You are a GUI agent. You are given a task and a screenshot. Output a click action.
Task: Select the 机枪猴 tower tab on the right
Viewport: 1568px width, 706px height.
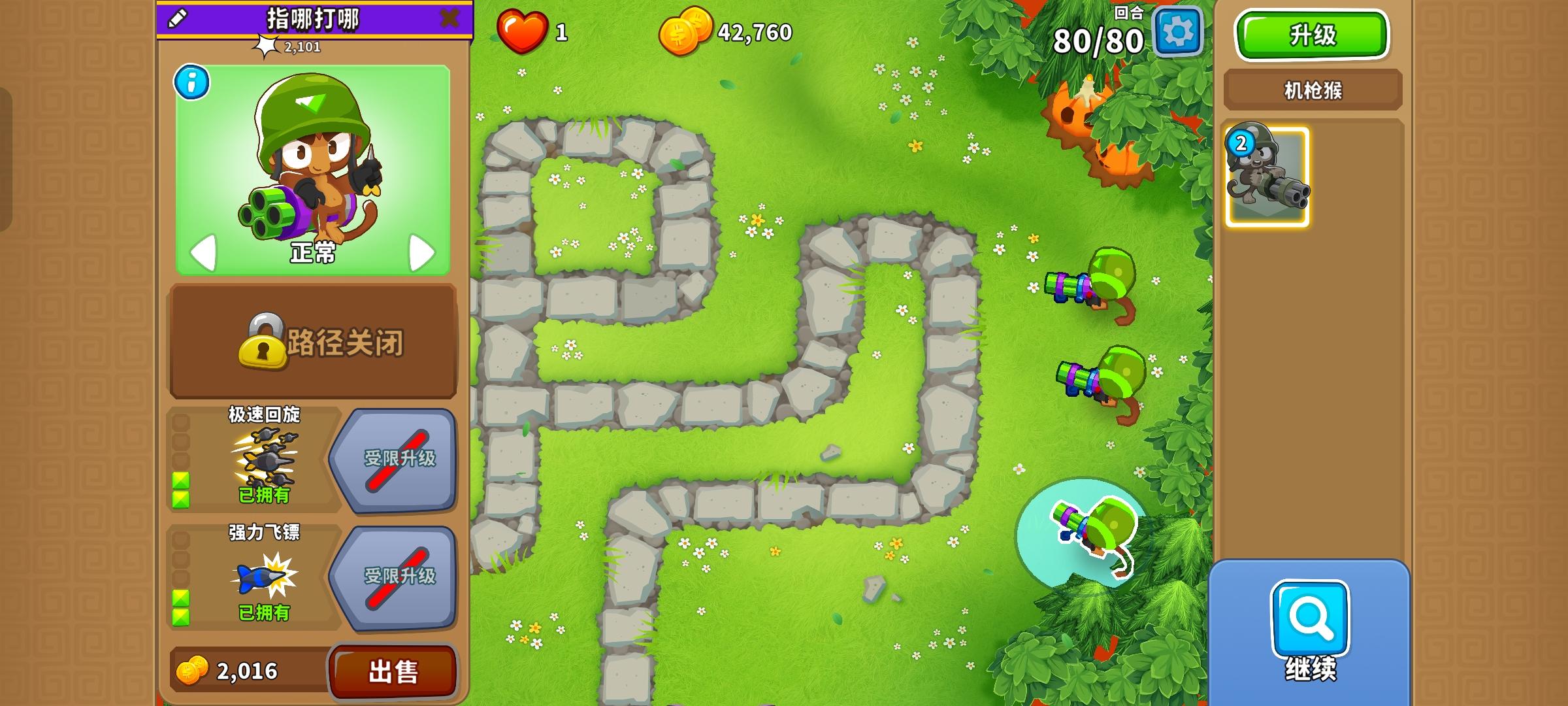[x=1311, y=88]
